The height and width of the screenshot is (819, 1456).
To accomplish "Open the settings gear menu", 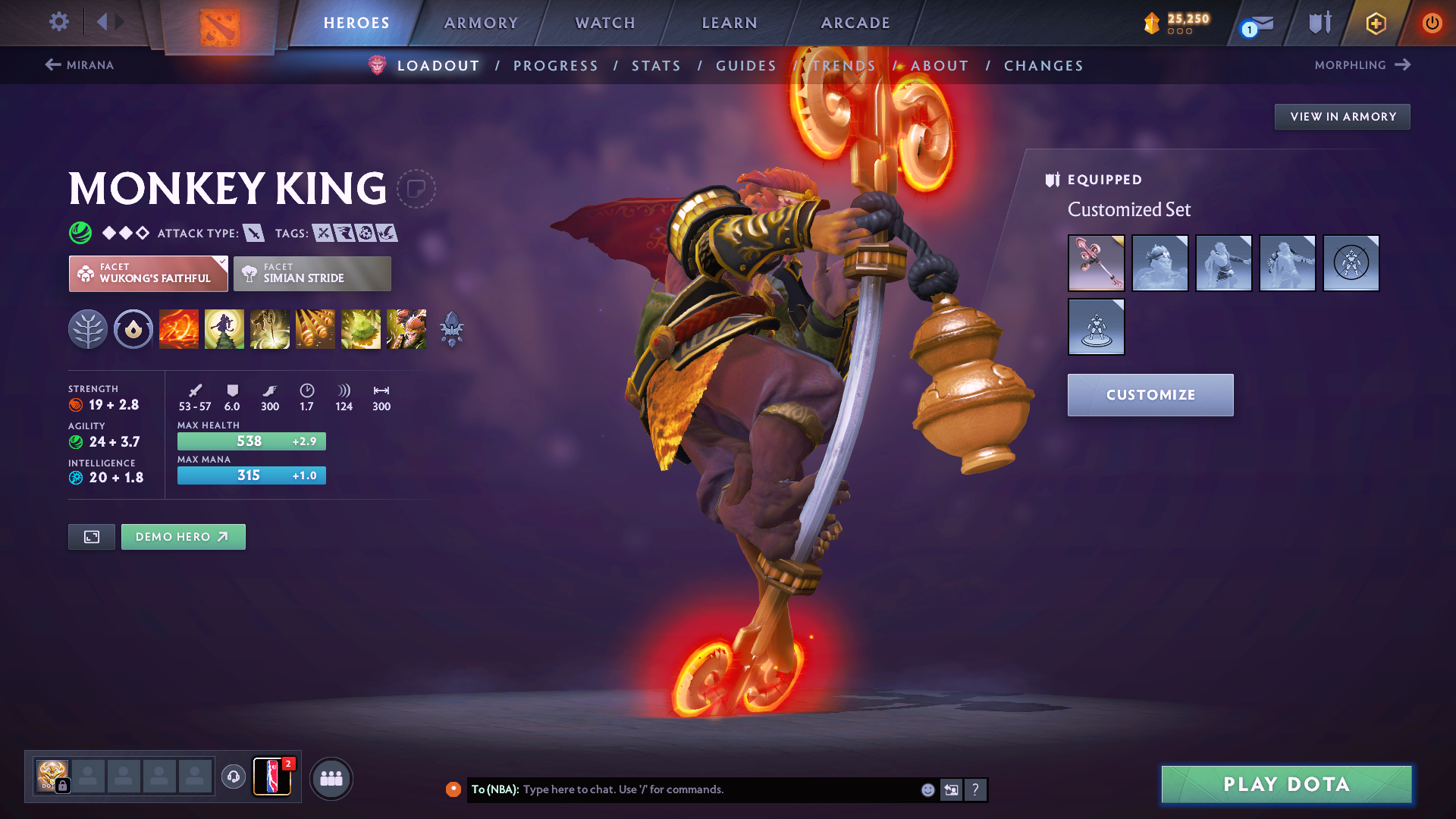I will 58,22.
